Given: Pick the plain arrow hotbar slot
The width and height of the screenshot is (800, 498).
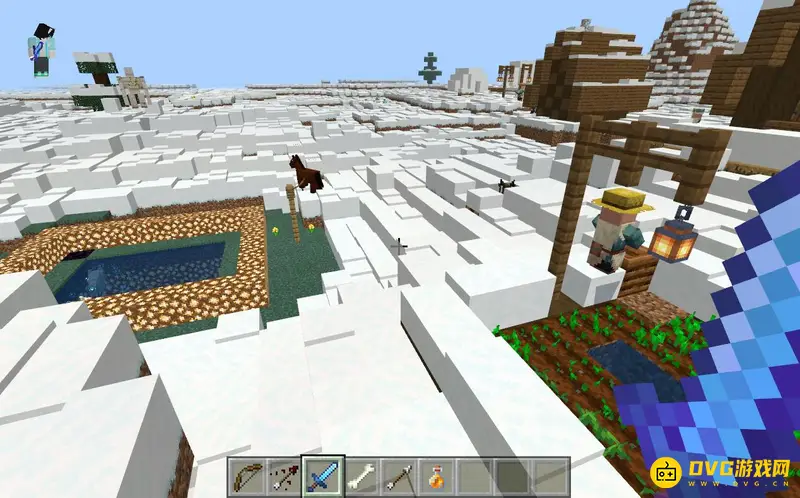Looking at the screenshot, I should pyautogui.click(x=399, y=475).
